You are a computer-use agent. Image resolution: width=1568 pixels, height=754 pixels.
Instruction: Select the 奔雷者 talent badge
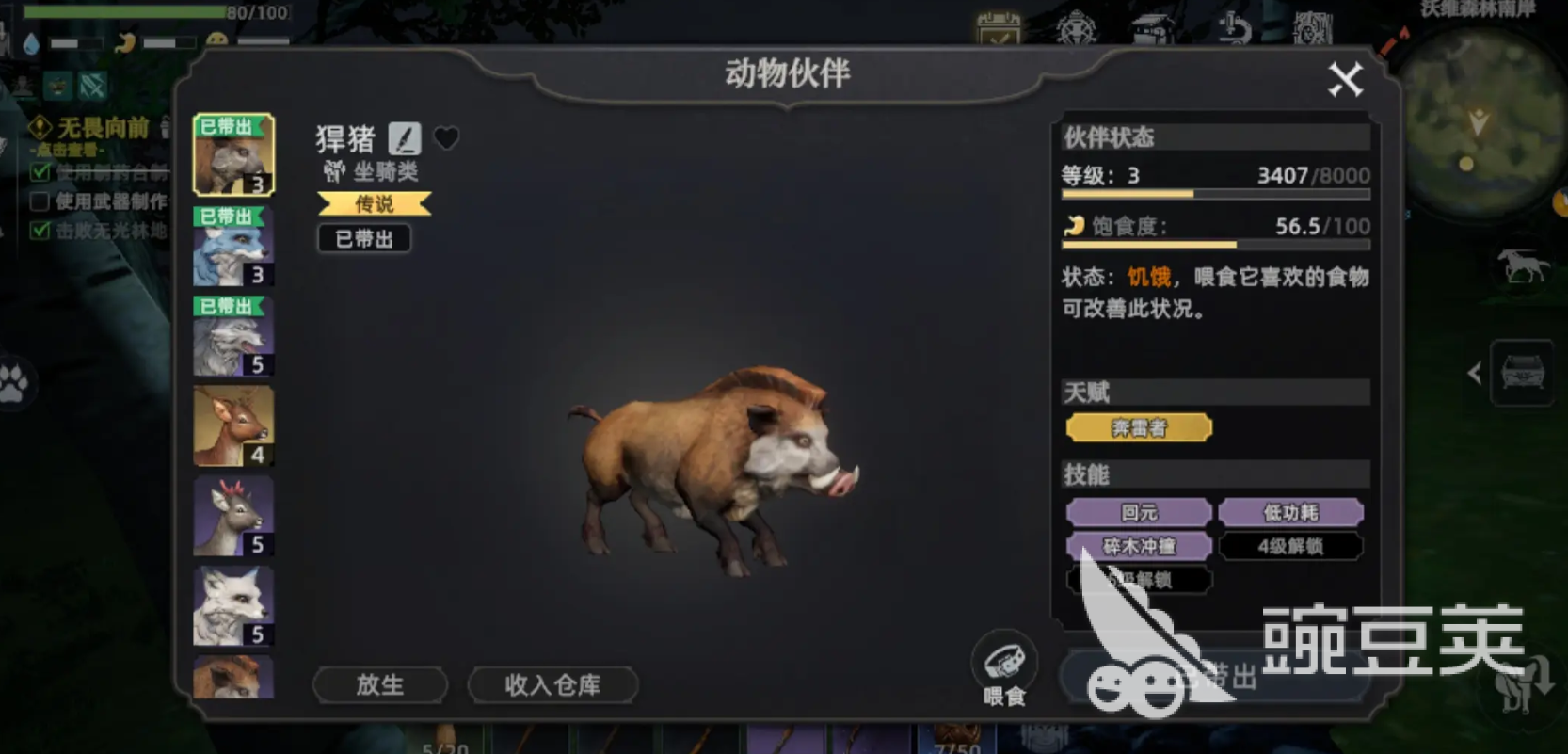[1139, 427]
